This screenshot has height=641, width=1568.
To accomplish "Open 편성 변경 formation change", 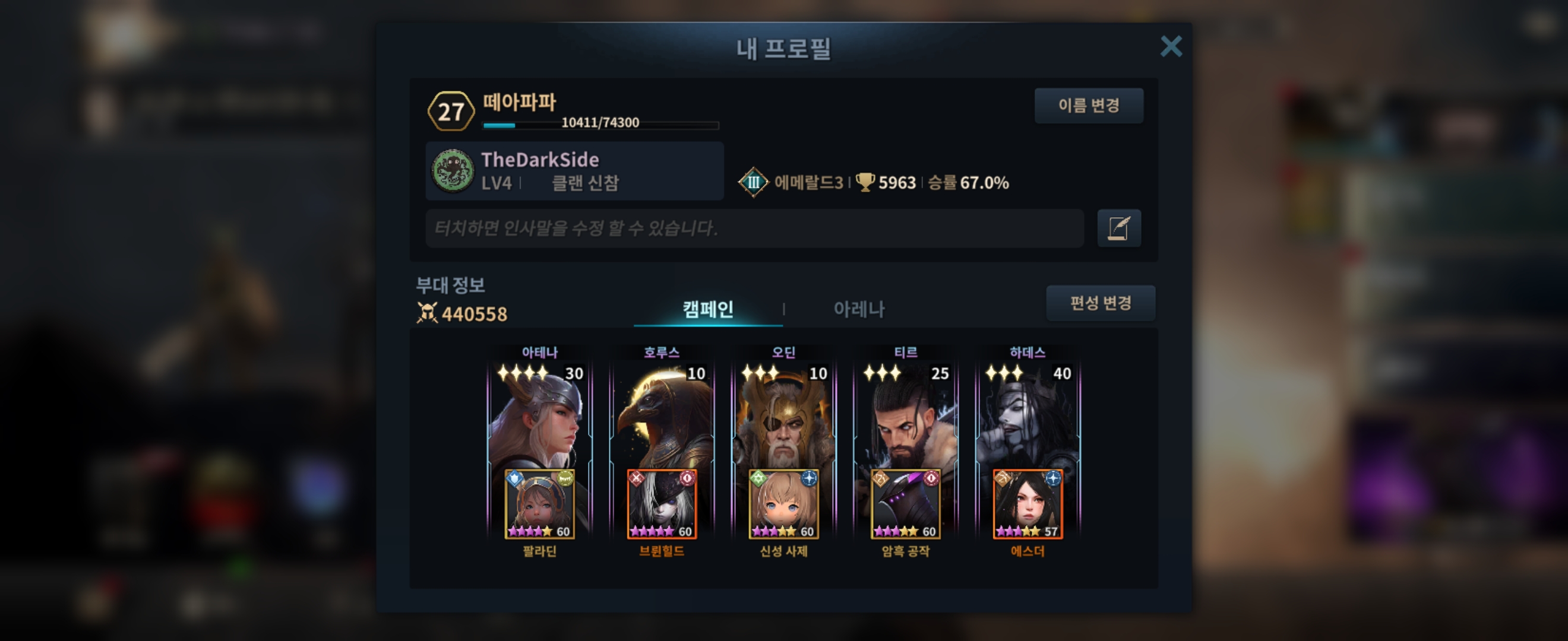I will click(x=1100, y=303).
